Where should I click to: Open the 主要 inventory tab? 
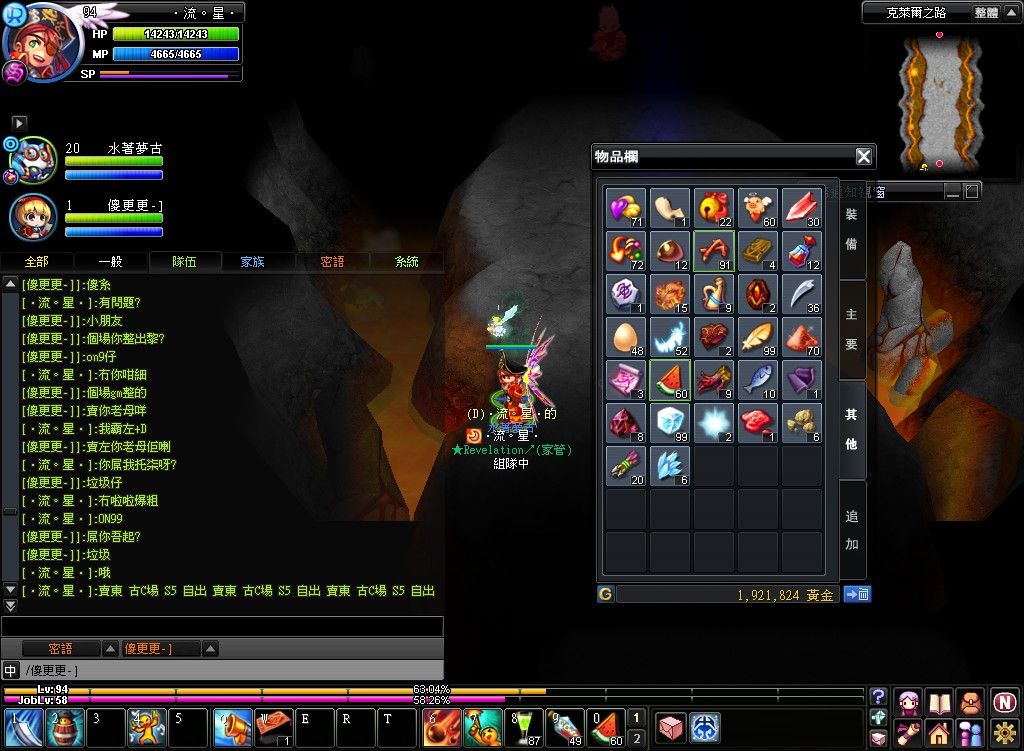[851, 330]
